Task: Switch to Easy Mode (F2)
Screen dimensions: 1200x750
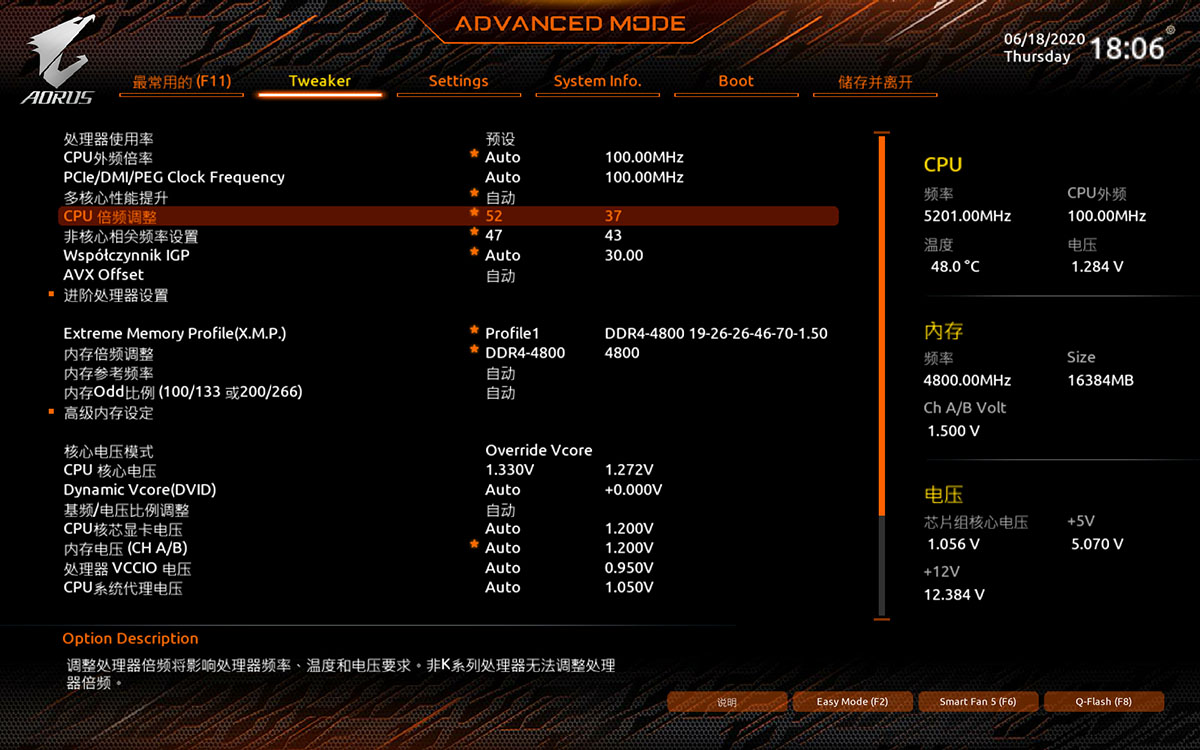Action: click(x=852, y=702)
